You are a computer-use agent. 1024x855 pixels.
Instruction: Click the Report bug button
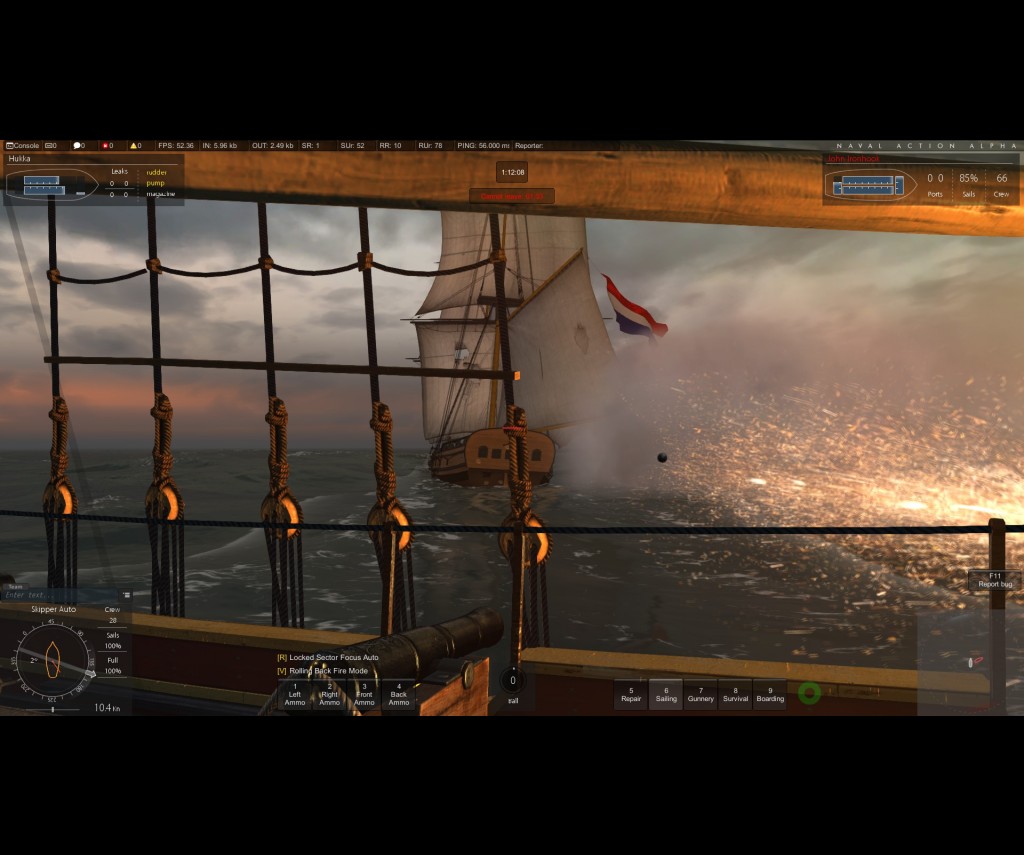994,580
